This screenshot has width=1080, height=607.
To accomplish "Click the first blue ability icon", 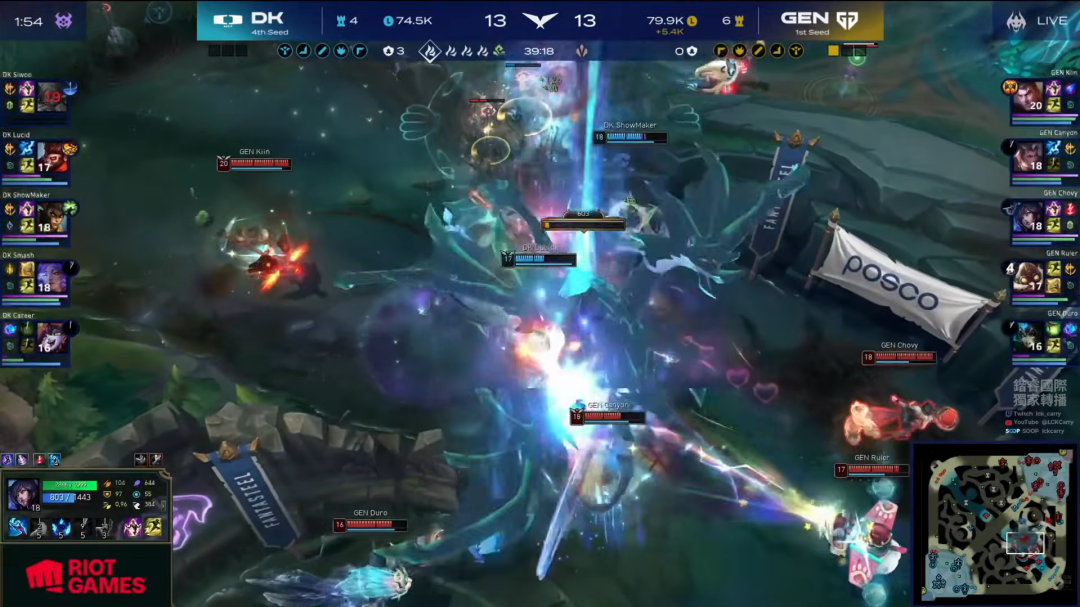I will pos(17,527).
